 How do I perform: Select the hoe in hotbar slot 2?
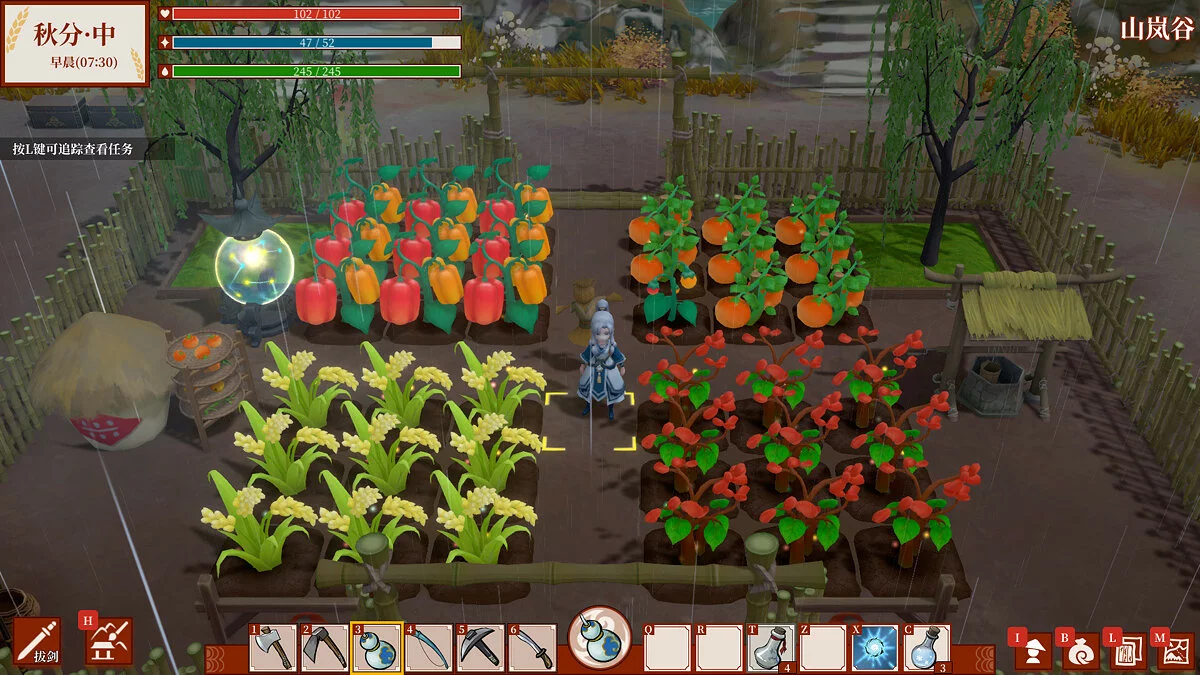(325, 648)
